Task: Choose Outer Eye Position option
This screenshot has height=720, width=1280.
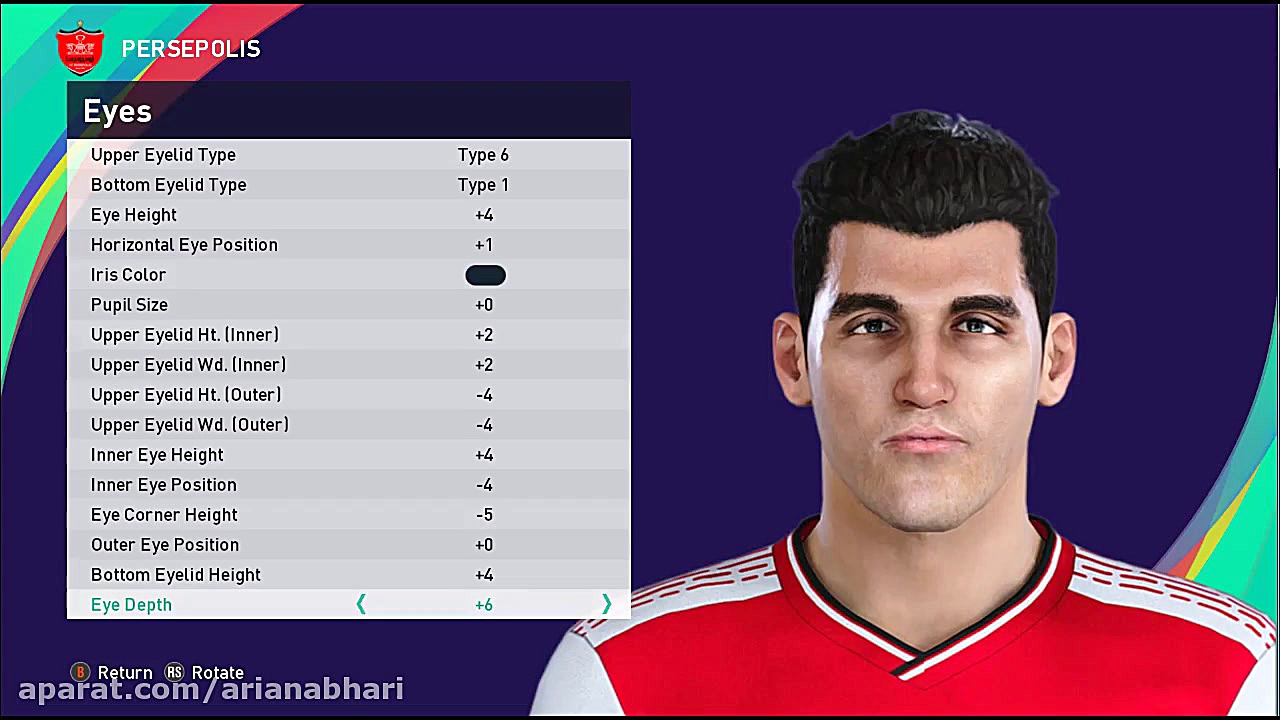Action: pyautogui.click(x=300, y=545)
